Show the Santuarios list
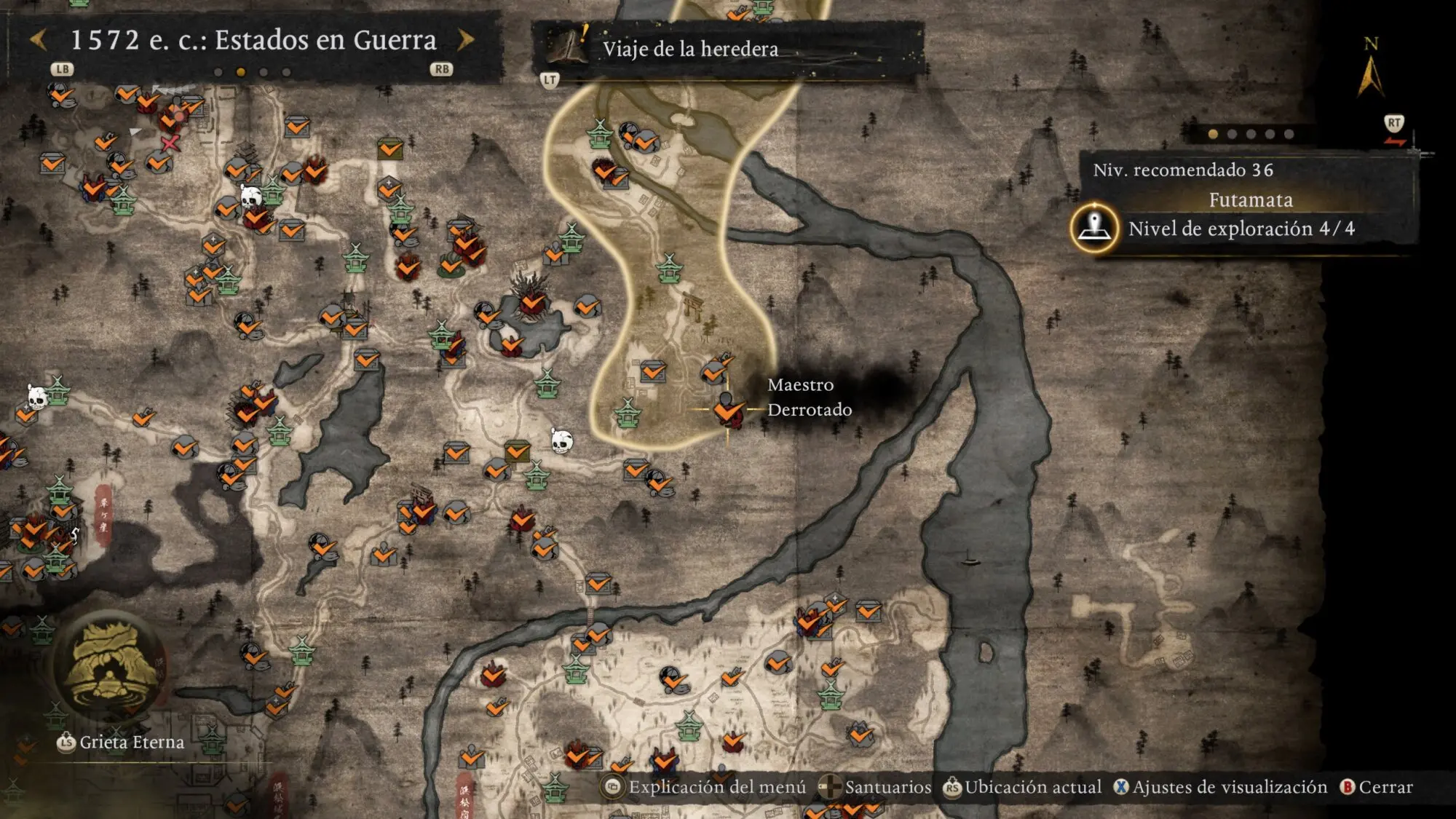Viewport: 1456px width, 819px height. 875,787
